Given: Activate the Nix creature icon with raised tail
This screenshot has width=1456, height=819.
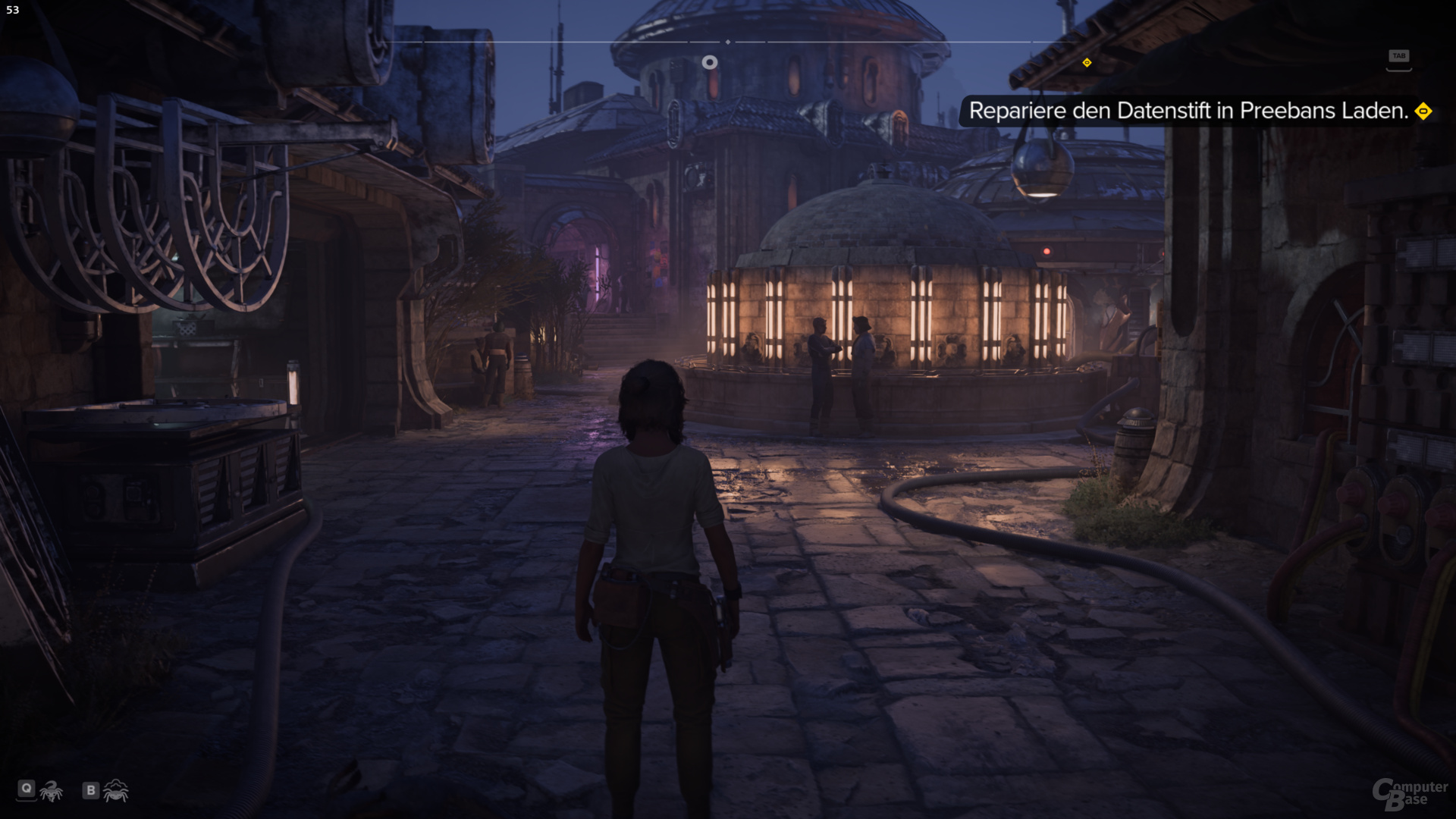Looking at the screenshot, I should click(52, 791).
